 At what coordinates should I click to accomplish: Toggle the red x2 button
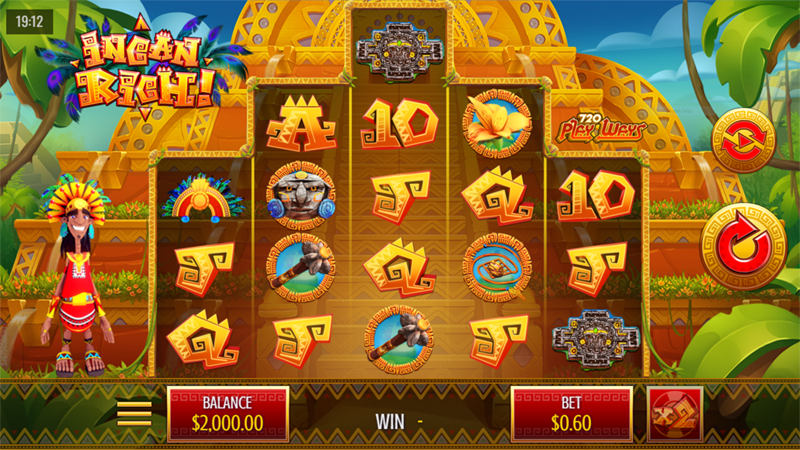pyautogui.click(x=674, y=413)
